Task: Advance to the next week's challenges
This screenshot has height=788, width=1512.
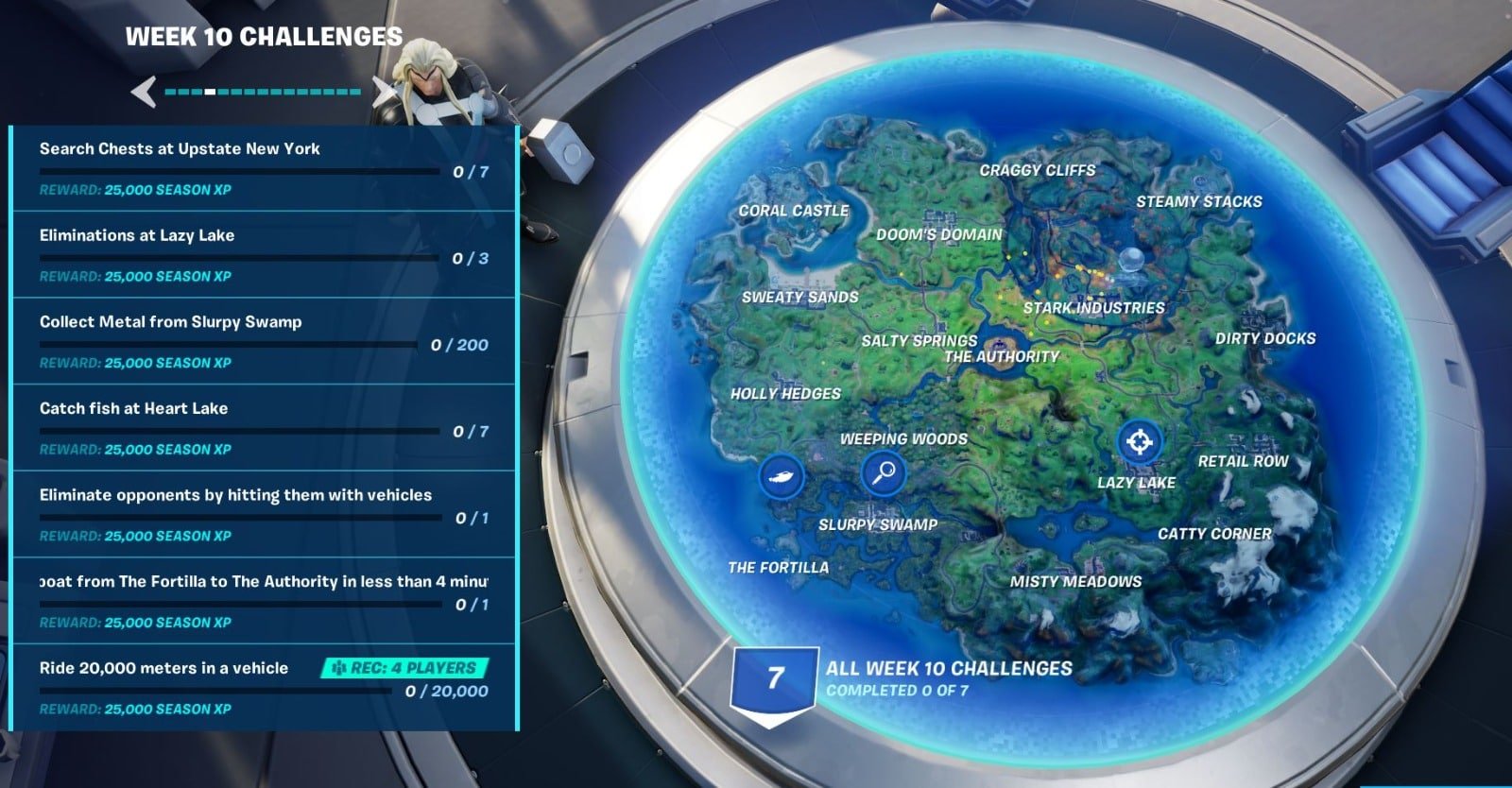Action: tap(382, 92)
